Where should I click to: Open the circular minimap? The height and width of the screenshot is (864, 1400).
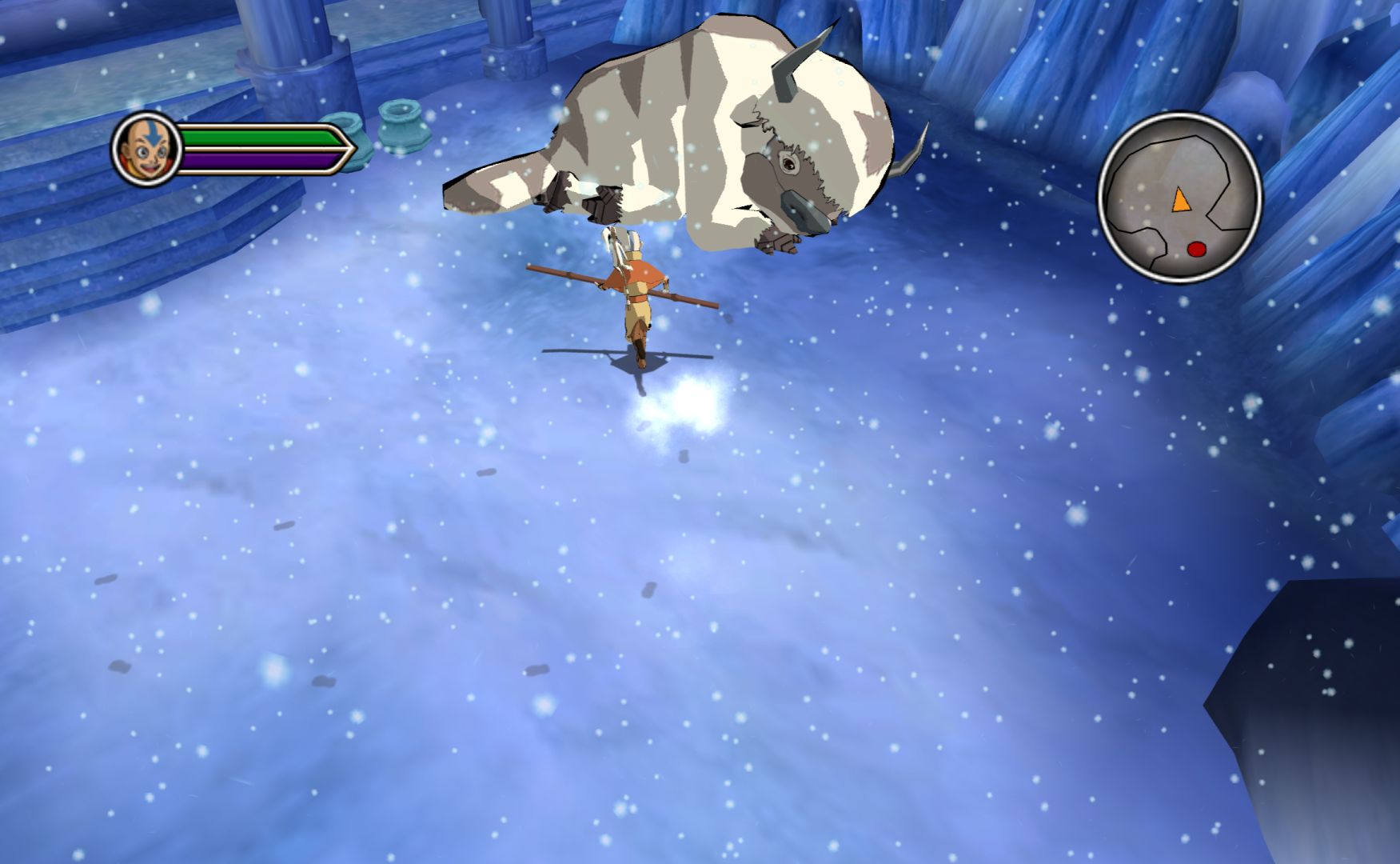1179,197
